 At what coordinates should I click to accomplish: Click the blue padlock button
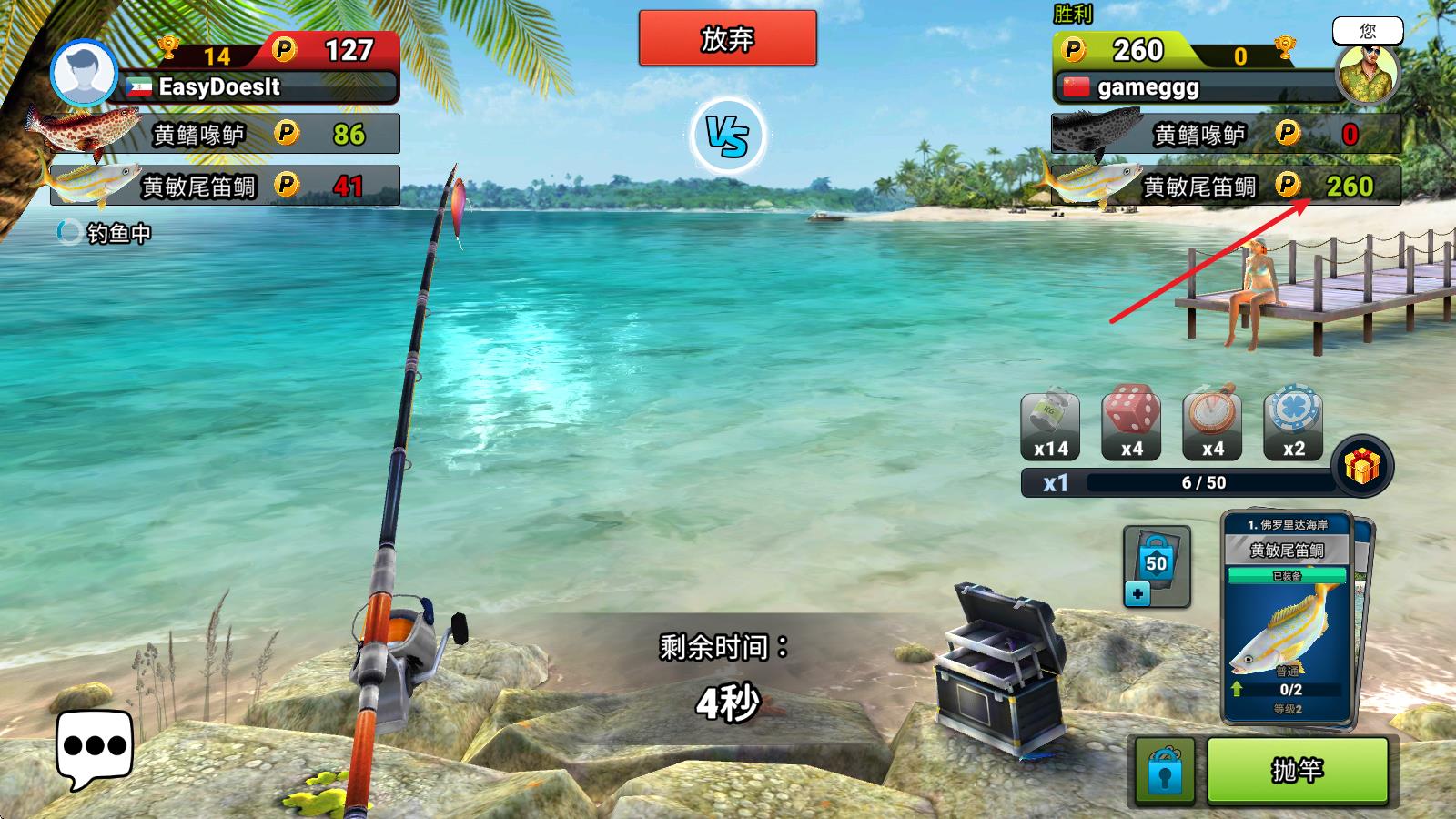[1164, 772]
